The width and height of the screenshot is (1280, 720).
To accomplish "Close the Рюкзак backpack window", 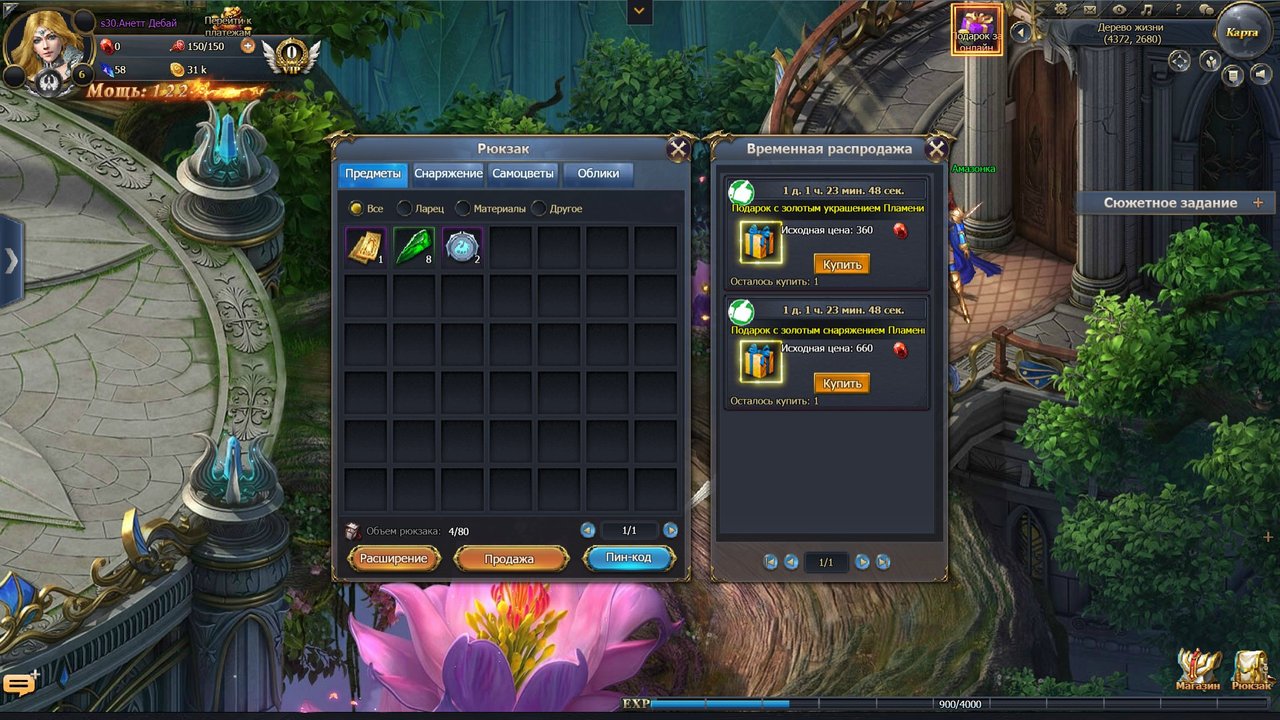I will (x=677, y=150).
